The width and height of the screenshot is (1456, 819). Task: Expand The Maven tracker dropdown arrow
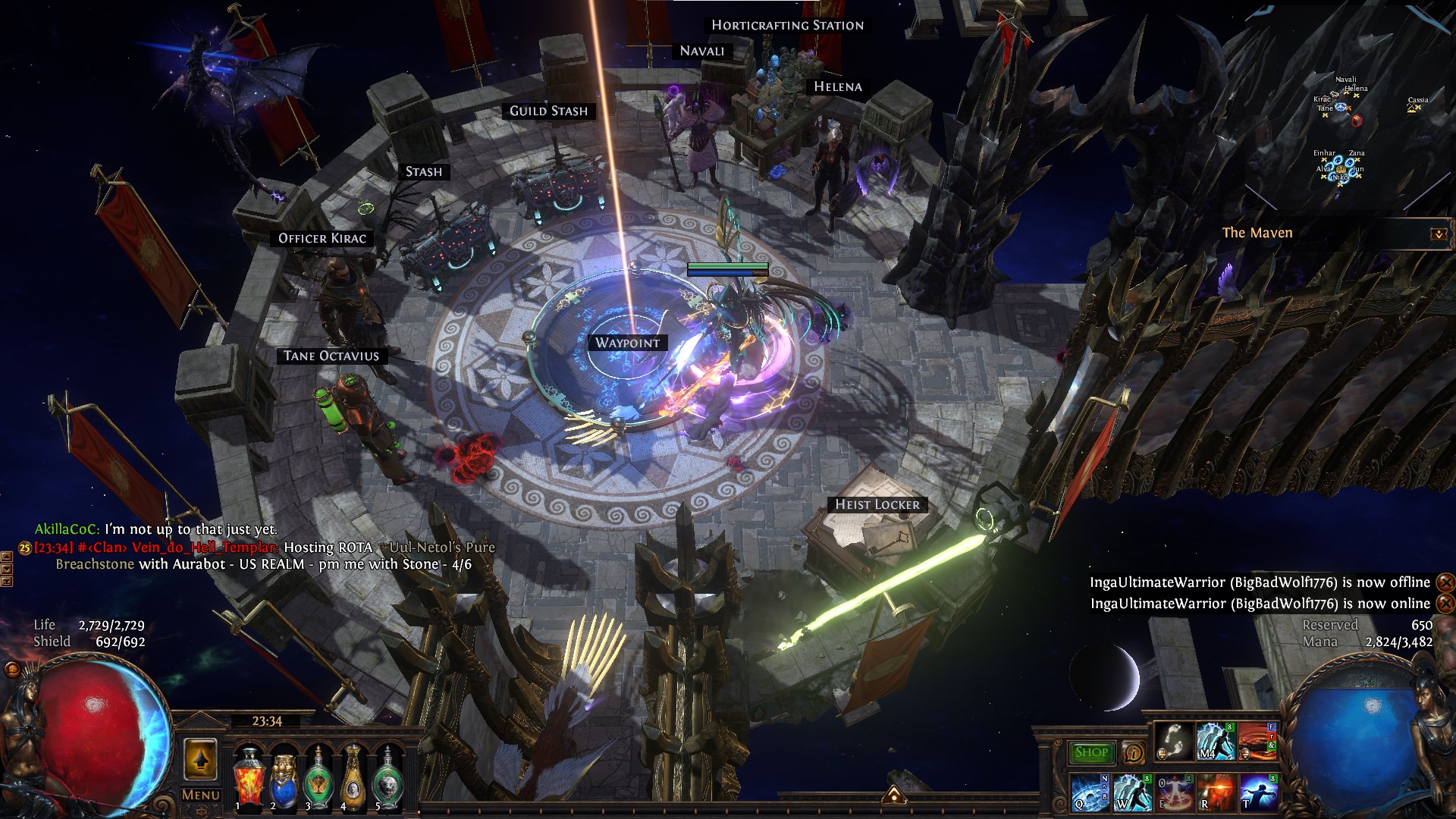click(x=1438, y=234)
